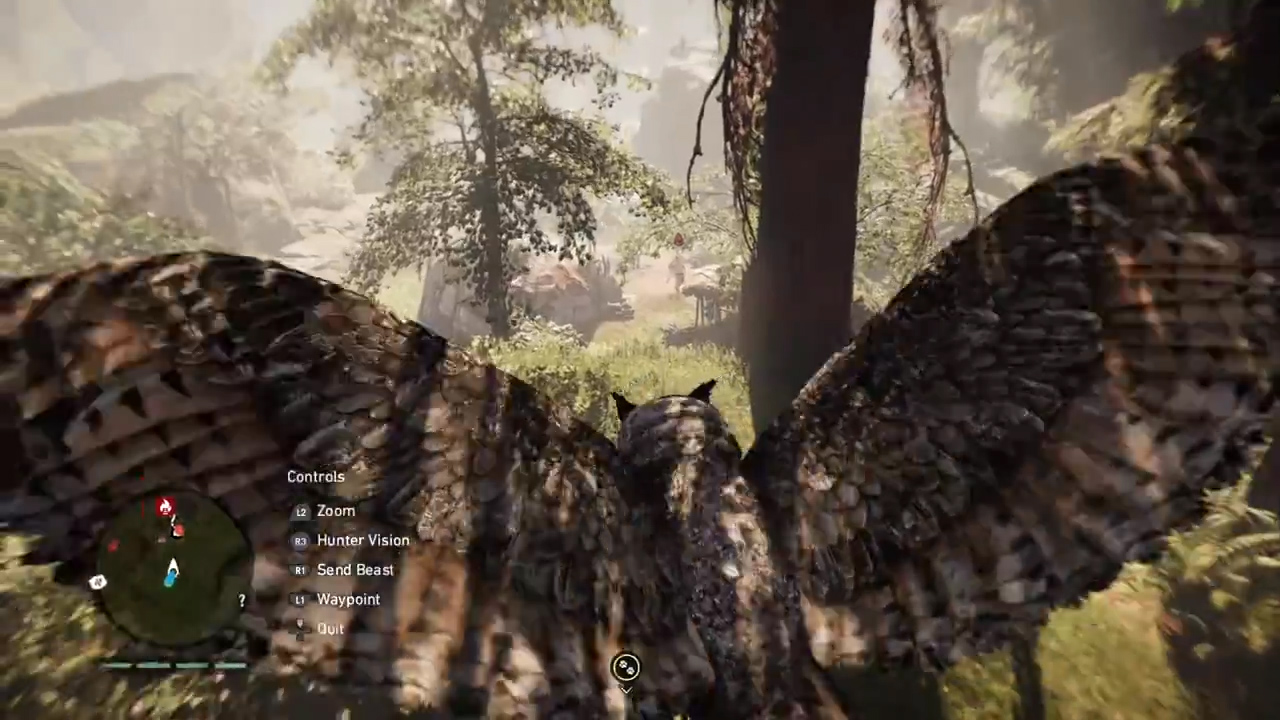Choose Quit from the controls list

pyautogui.click(x=330, y=628)
